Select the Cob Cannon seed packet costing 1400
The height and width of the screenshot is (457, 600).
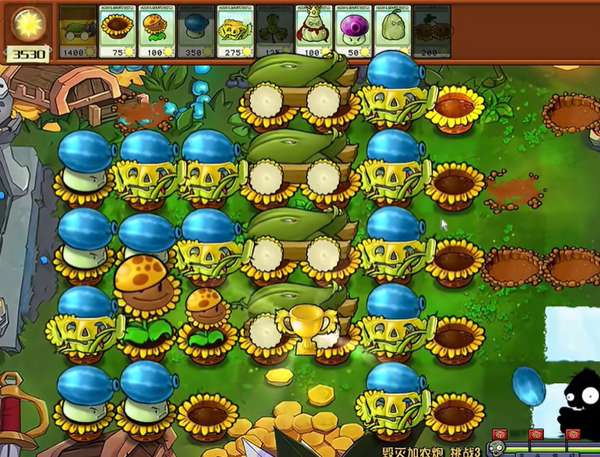tap(77, 31)
